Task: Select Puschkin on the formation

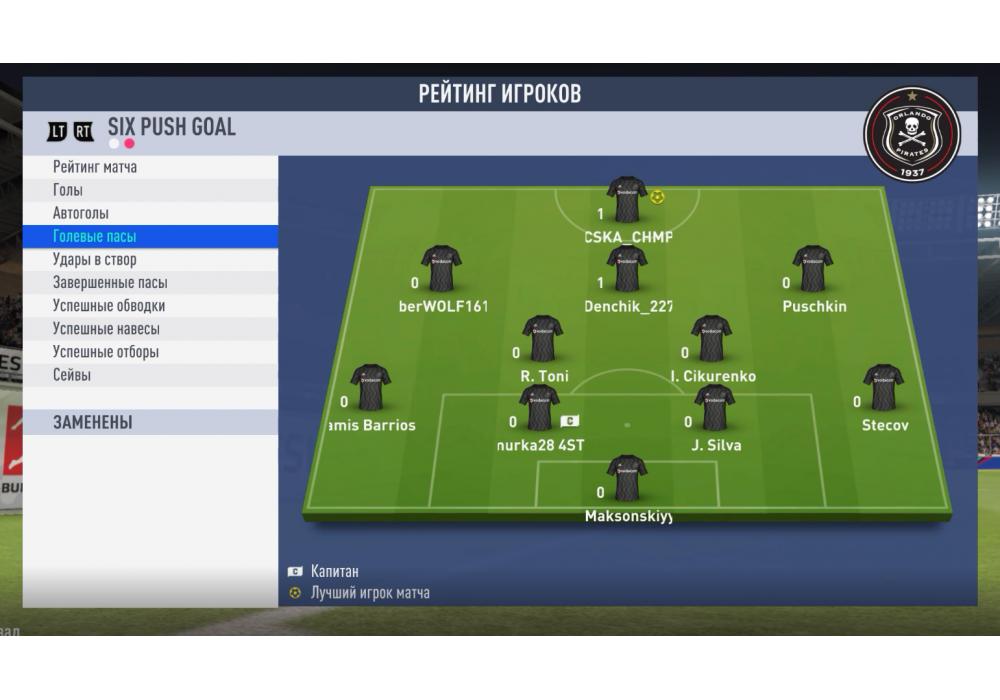Action: click(x=812, y=269)
